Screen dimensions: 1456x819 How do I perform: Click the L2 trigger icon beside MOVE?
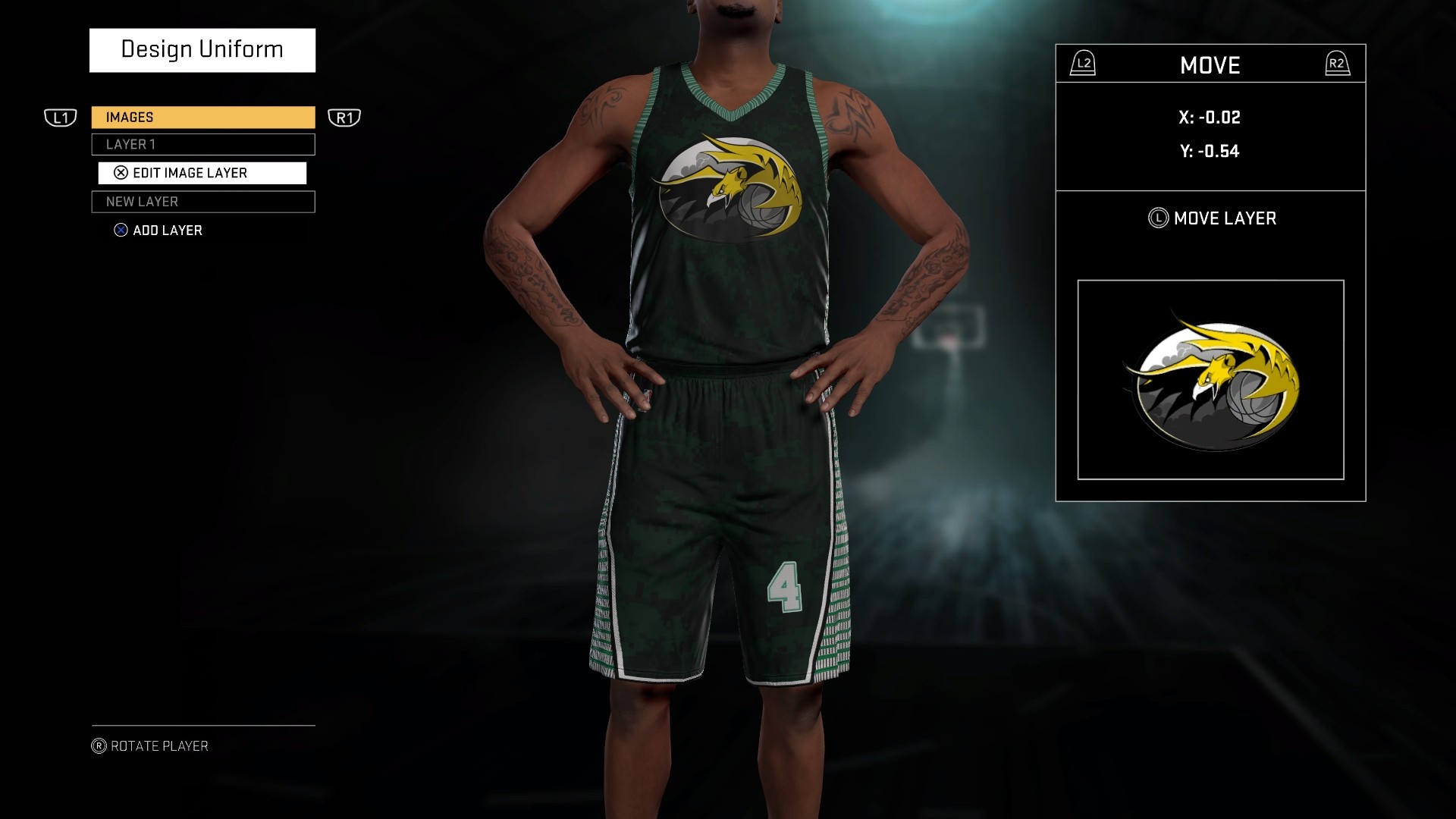(1081, 64)
